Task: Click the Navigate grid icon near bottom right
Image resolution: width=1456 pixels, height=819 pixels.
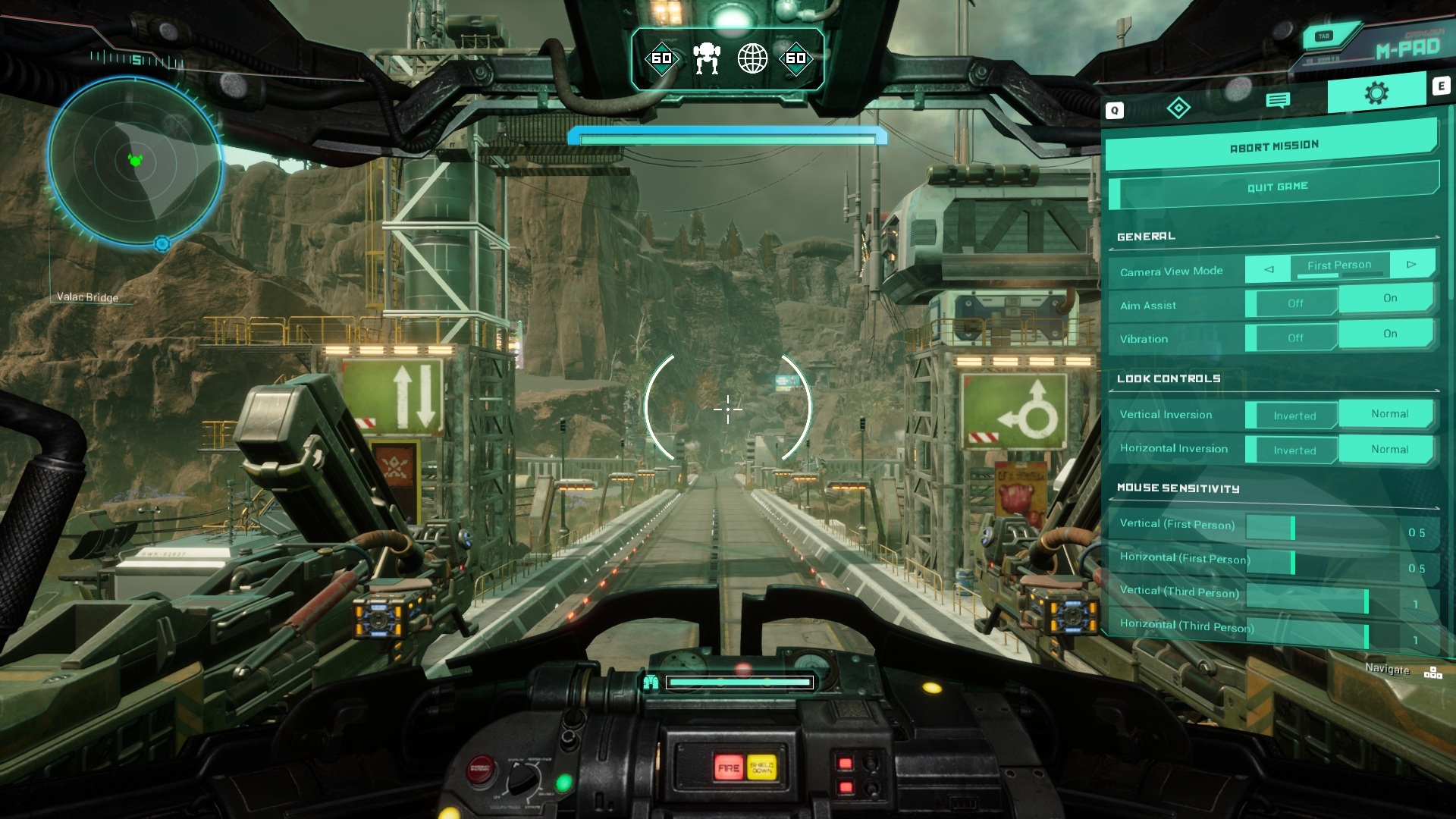Action: 1432,670
